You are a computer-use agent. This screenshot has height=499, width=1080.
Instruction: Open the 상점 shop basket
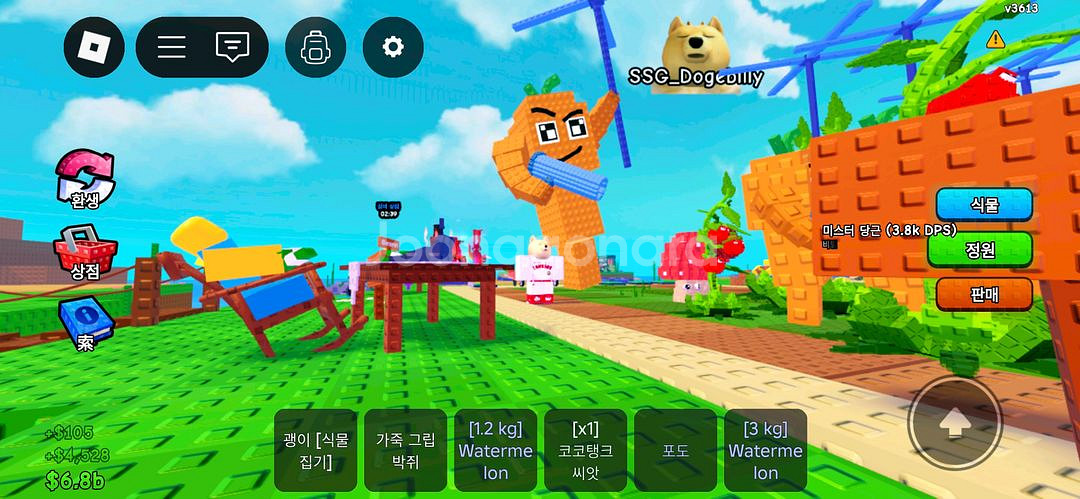click(85, 250)
